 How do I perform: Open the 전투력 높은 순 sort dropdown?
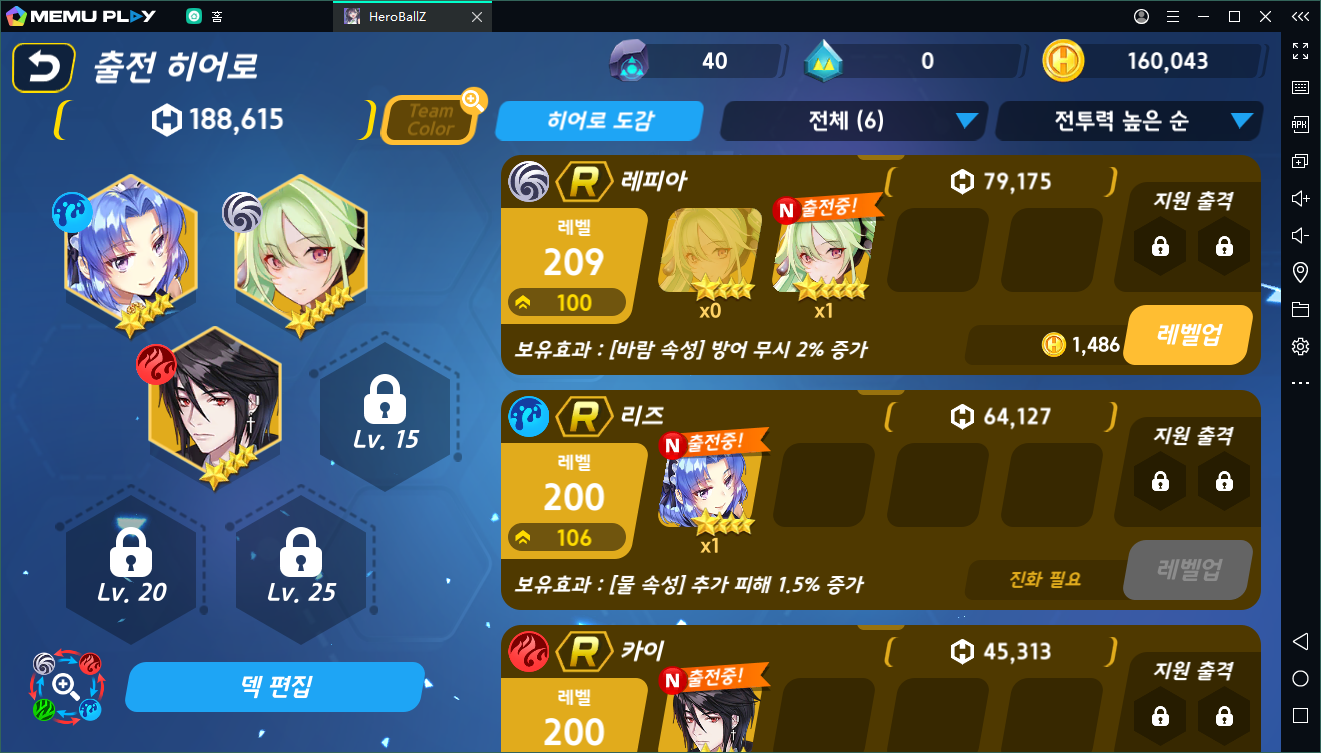click(x=1129, y=121)
